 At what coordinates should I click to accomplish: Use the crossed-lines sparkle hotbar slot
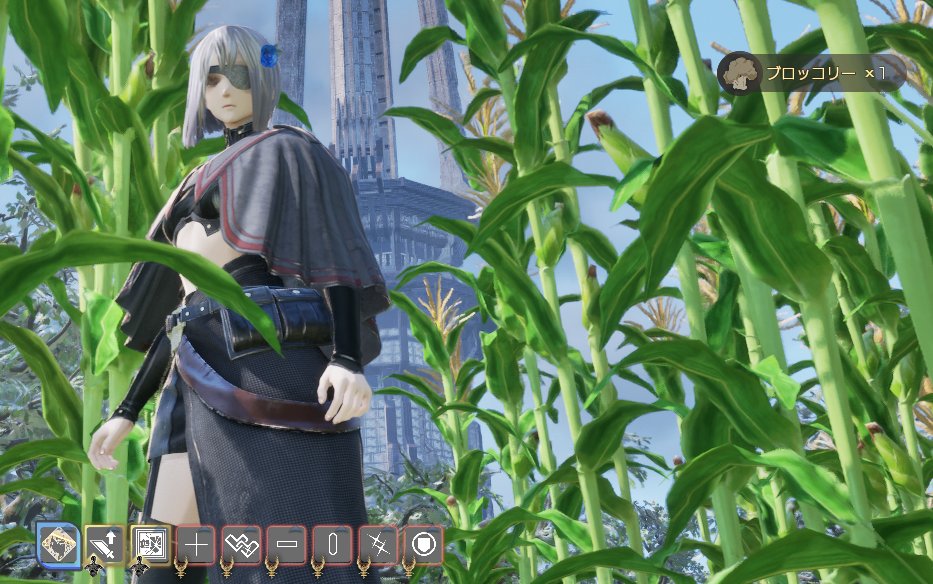[x=378, y=545]
